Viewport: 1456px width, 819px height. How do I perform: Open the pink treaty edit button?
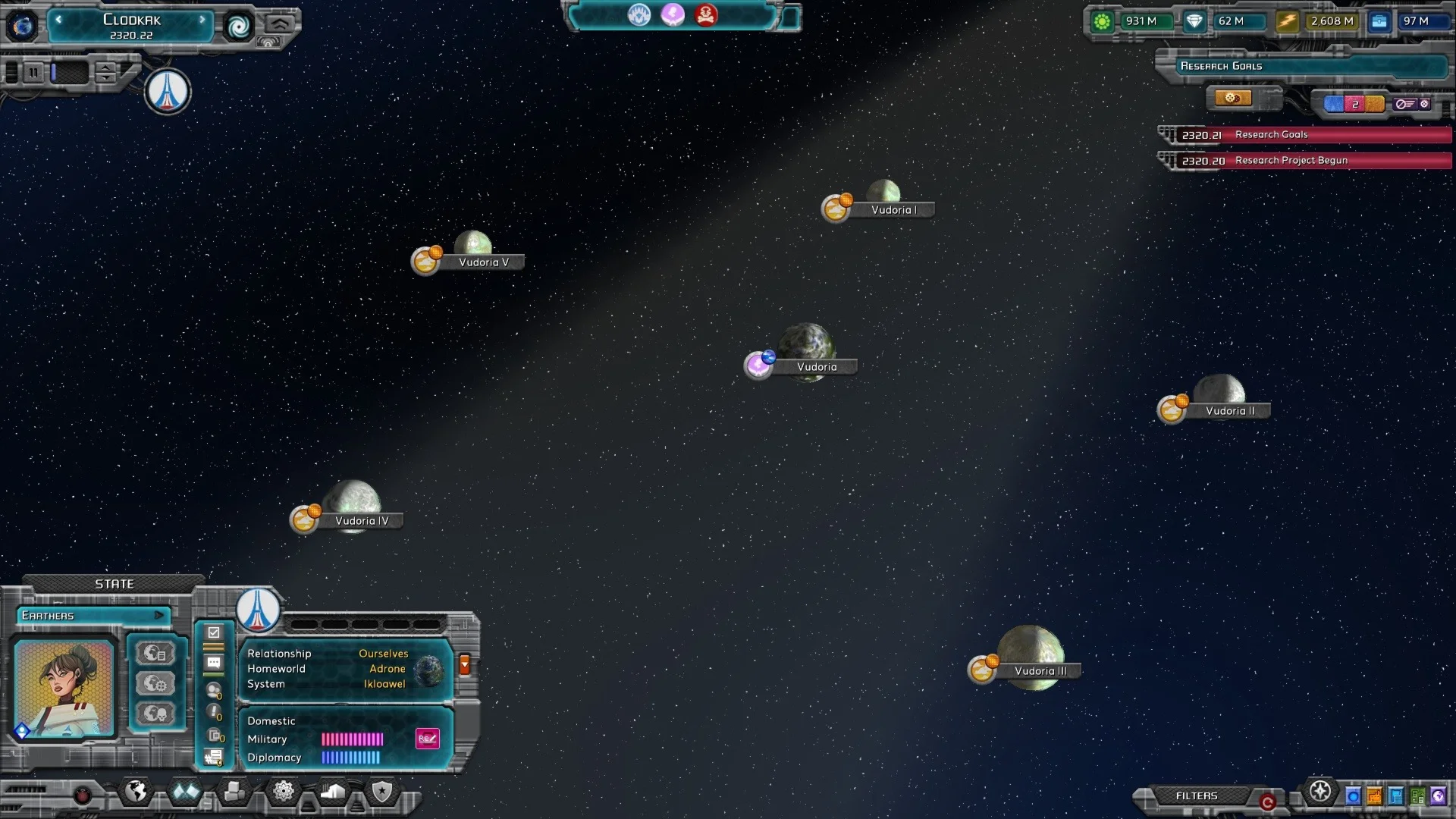(x=428, y=739)
